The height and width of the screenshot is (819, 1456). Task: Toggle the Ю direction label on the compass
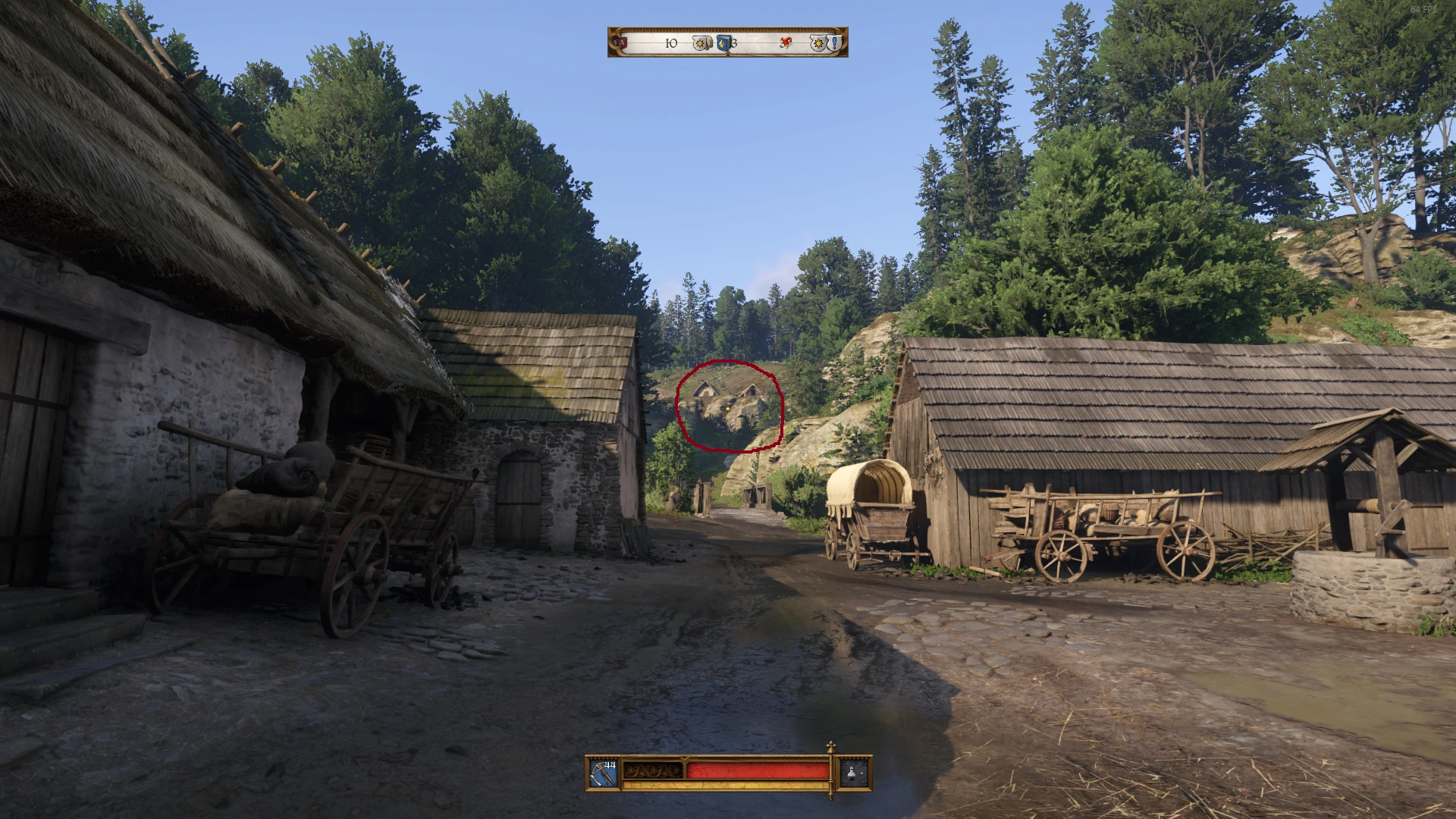(672, 42)
